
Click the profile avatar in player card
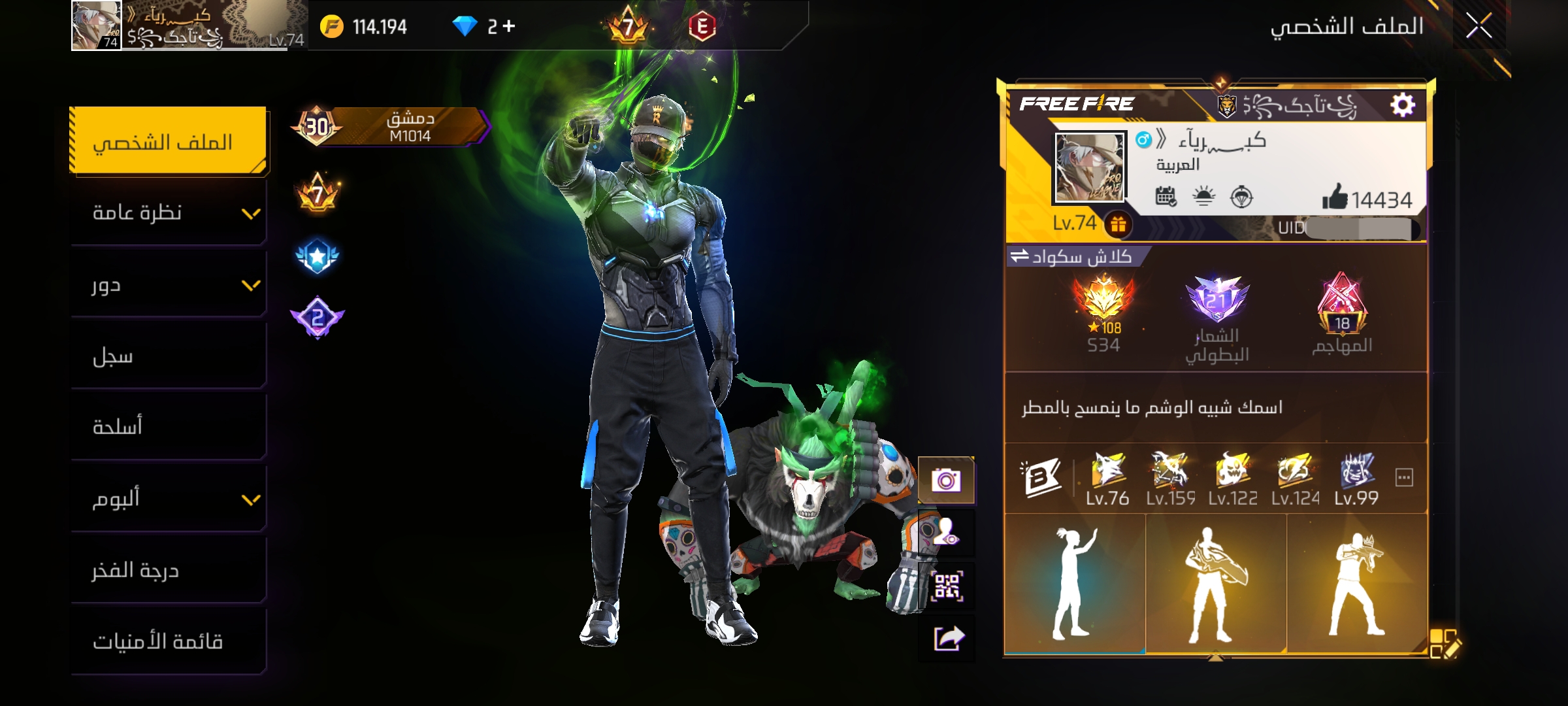click(x=1090, y=167)
